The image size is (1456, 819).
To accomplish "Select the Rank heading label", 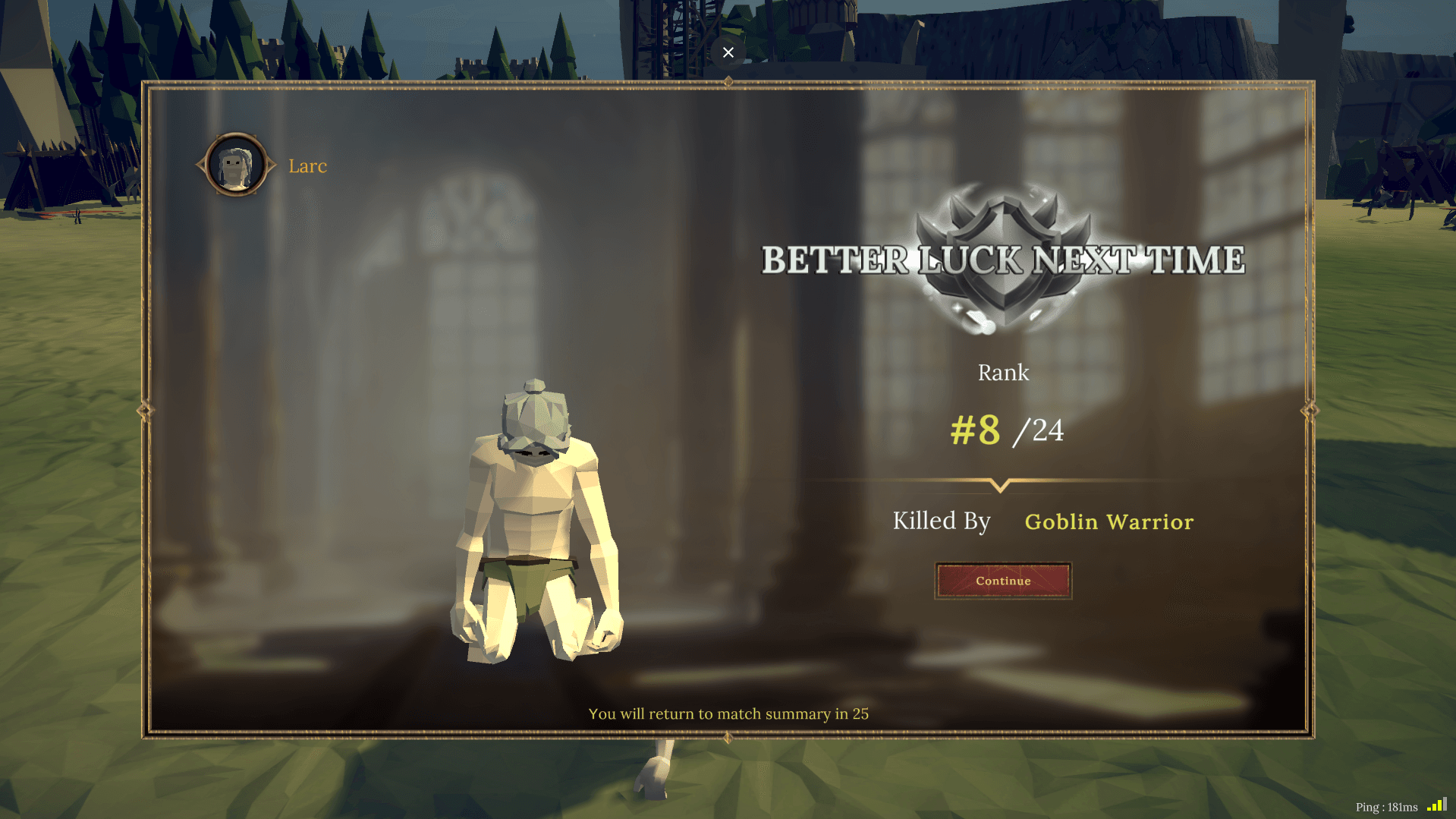I will (1003, 372).
